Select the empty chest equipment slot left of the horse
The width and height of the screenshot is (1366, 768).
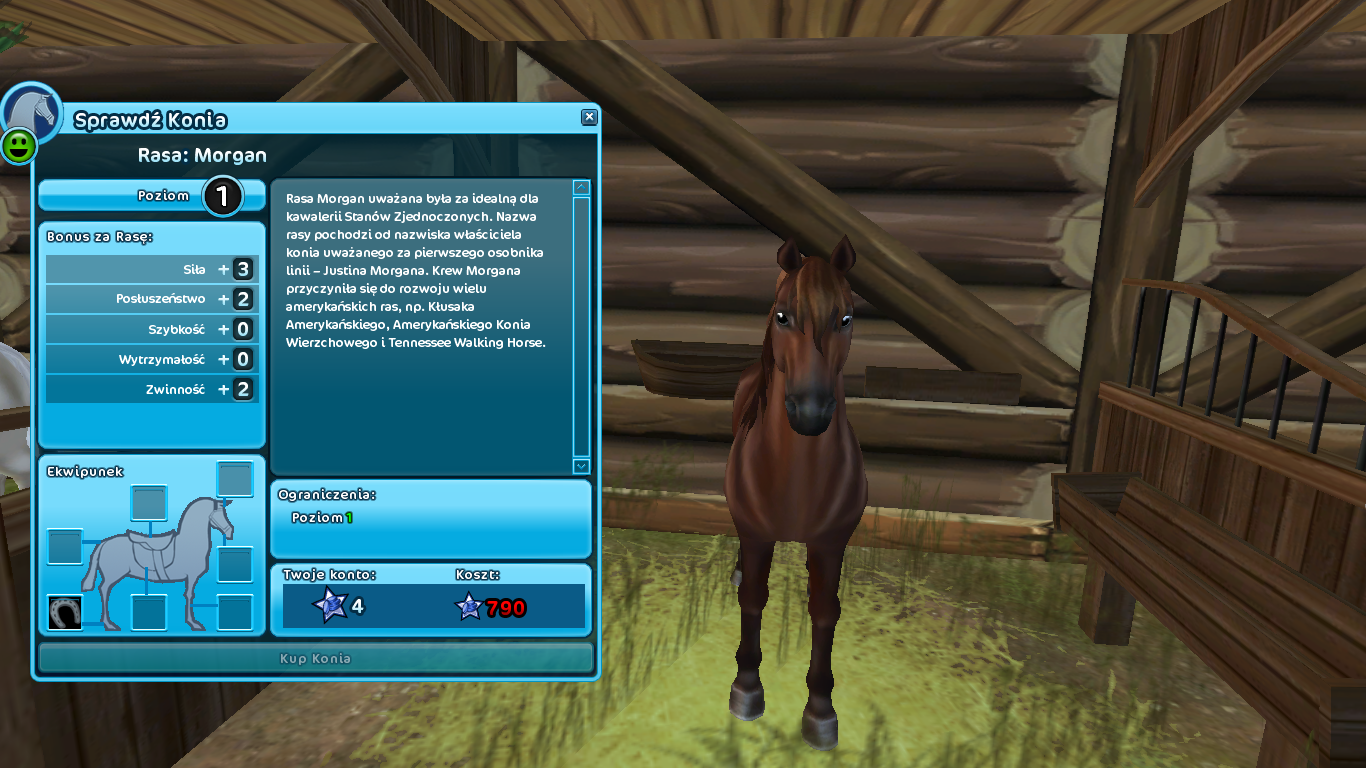pyautogui.click(x=66, y=546)
